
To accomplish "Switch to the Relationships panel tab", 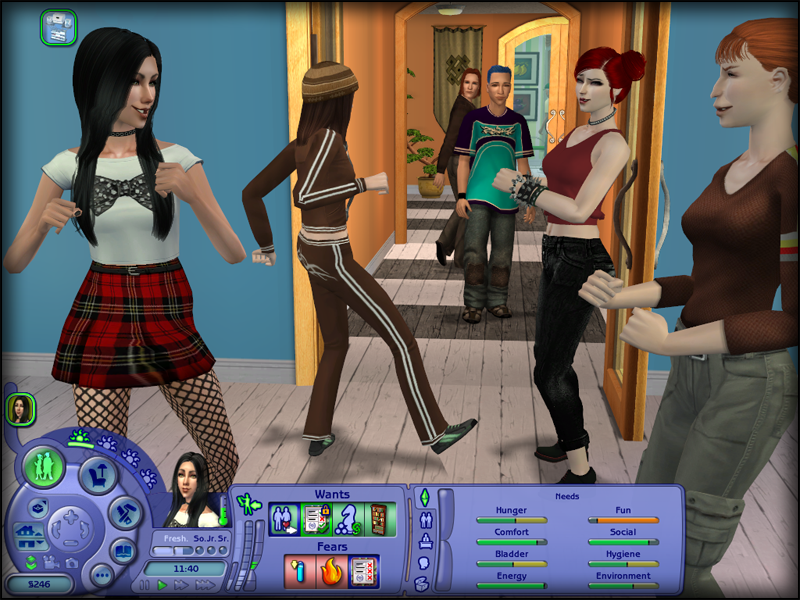I will click(423, 520).
